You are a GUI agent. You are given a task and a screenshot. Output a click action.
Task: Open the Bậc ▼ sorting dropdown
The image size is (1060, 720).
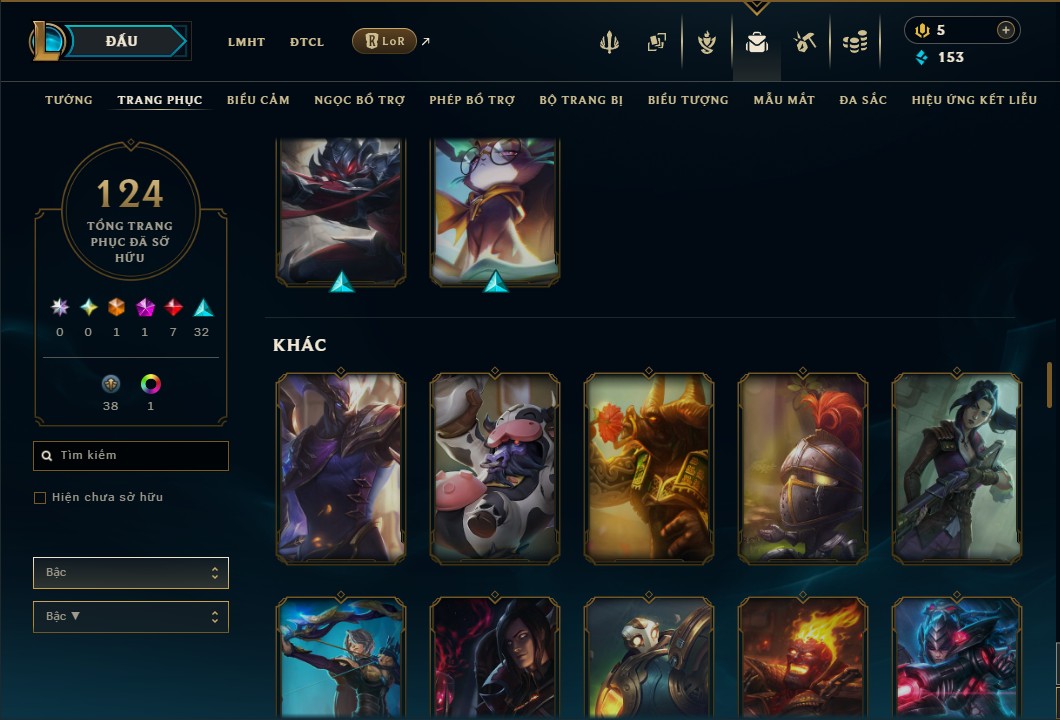(131, 617)
